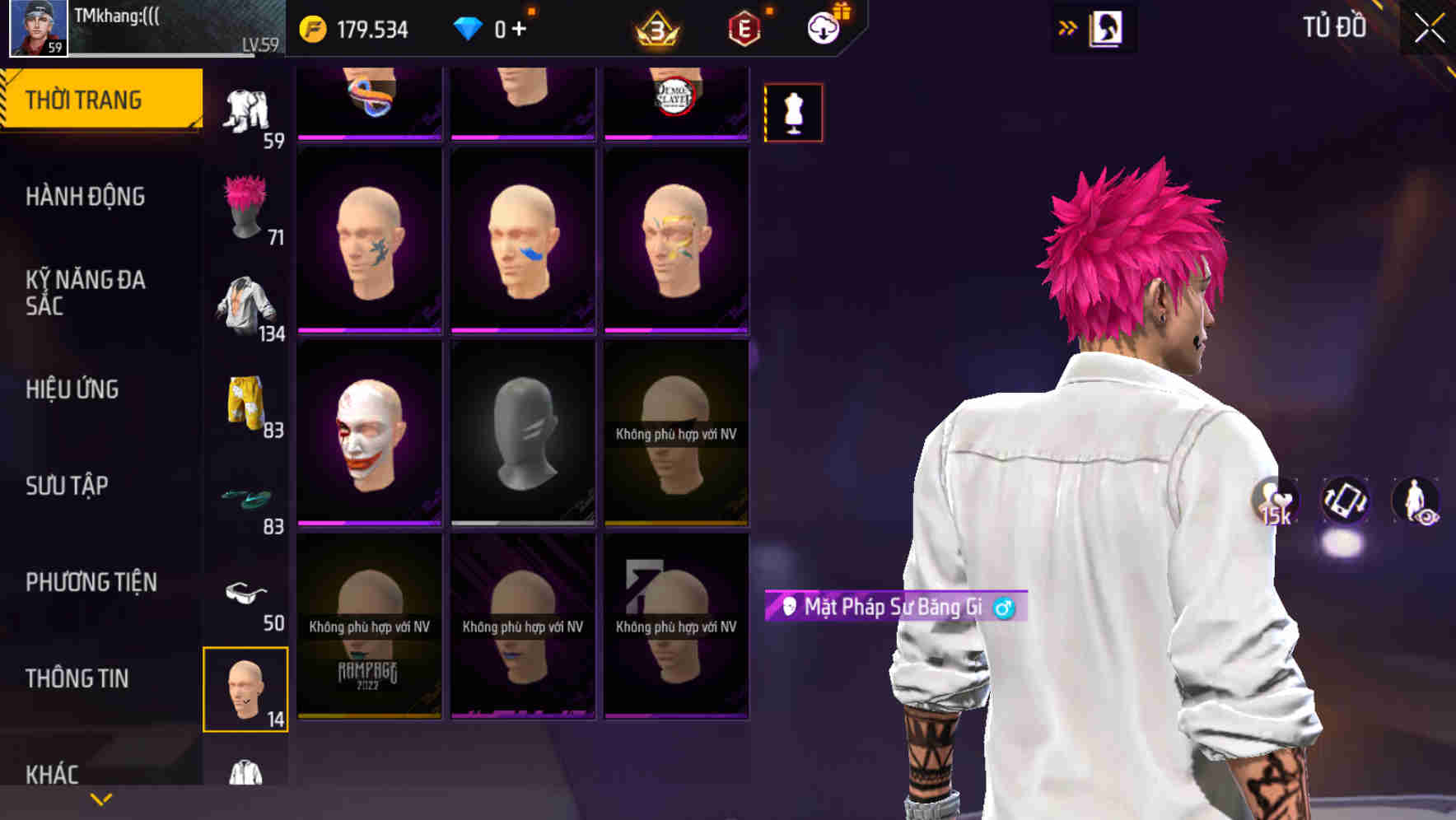Select the gold coin balance icon
1456x820 pixels.
(x=313, y=27)
